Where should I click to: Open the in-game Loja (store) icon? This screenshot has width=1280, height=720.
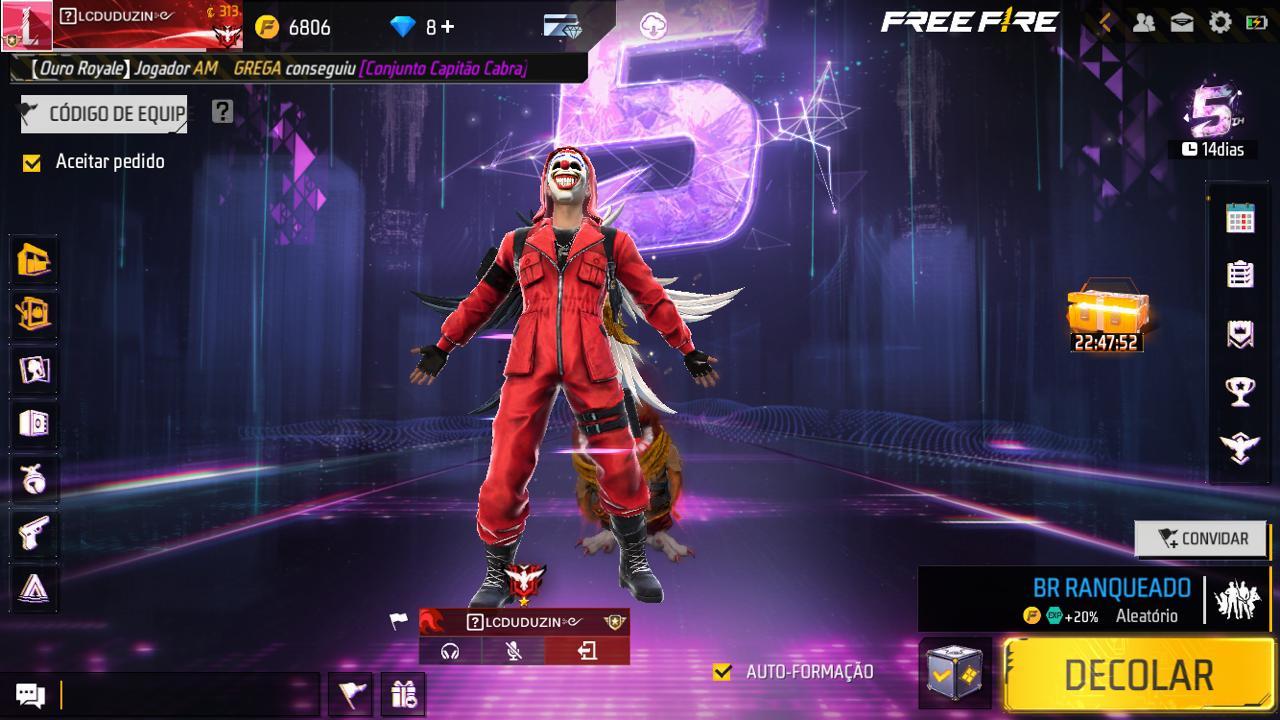(x=32, y=260)
